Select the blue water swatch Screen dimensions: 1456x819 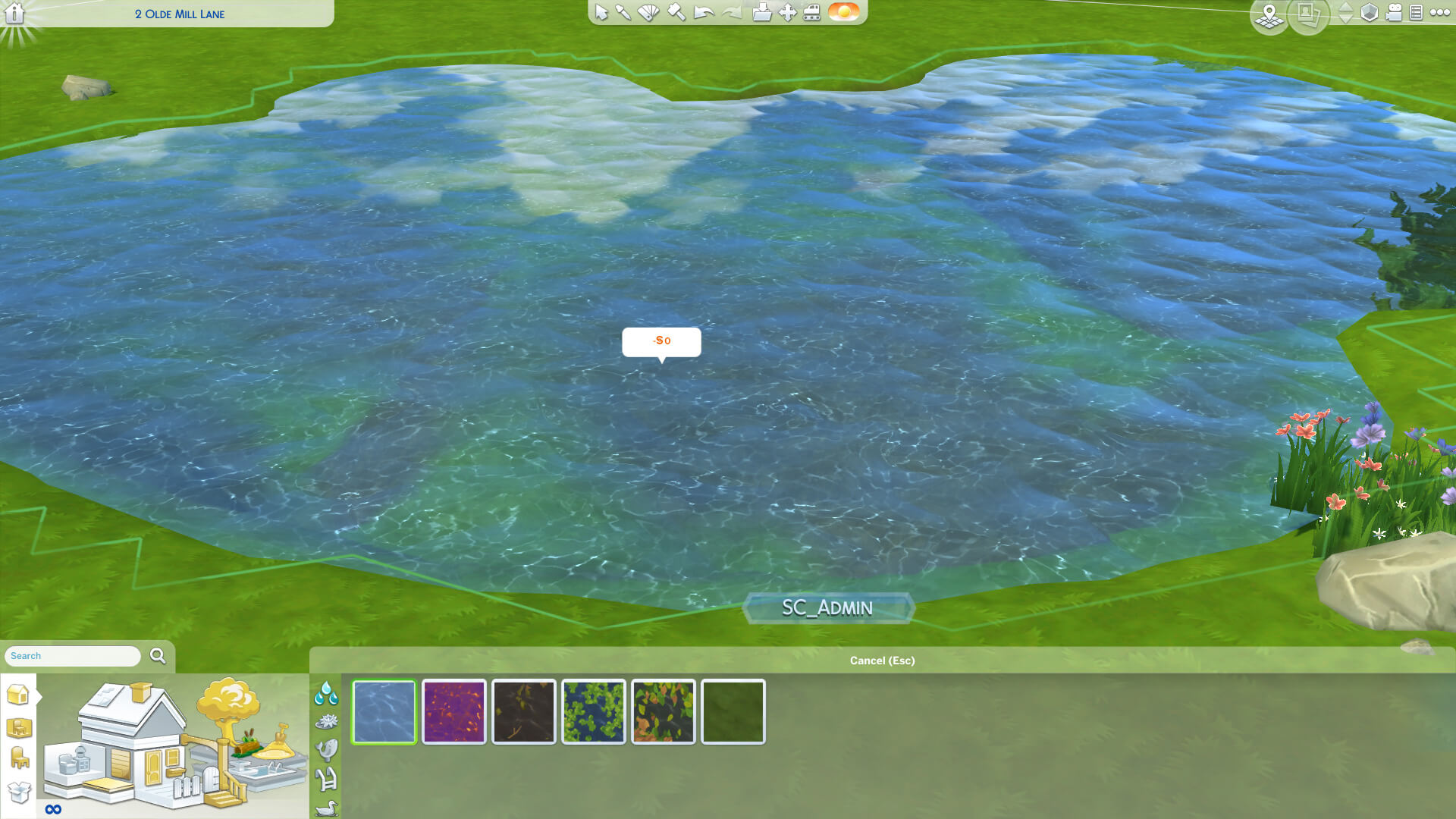coord(384,711)
